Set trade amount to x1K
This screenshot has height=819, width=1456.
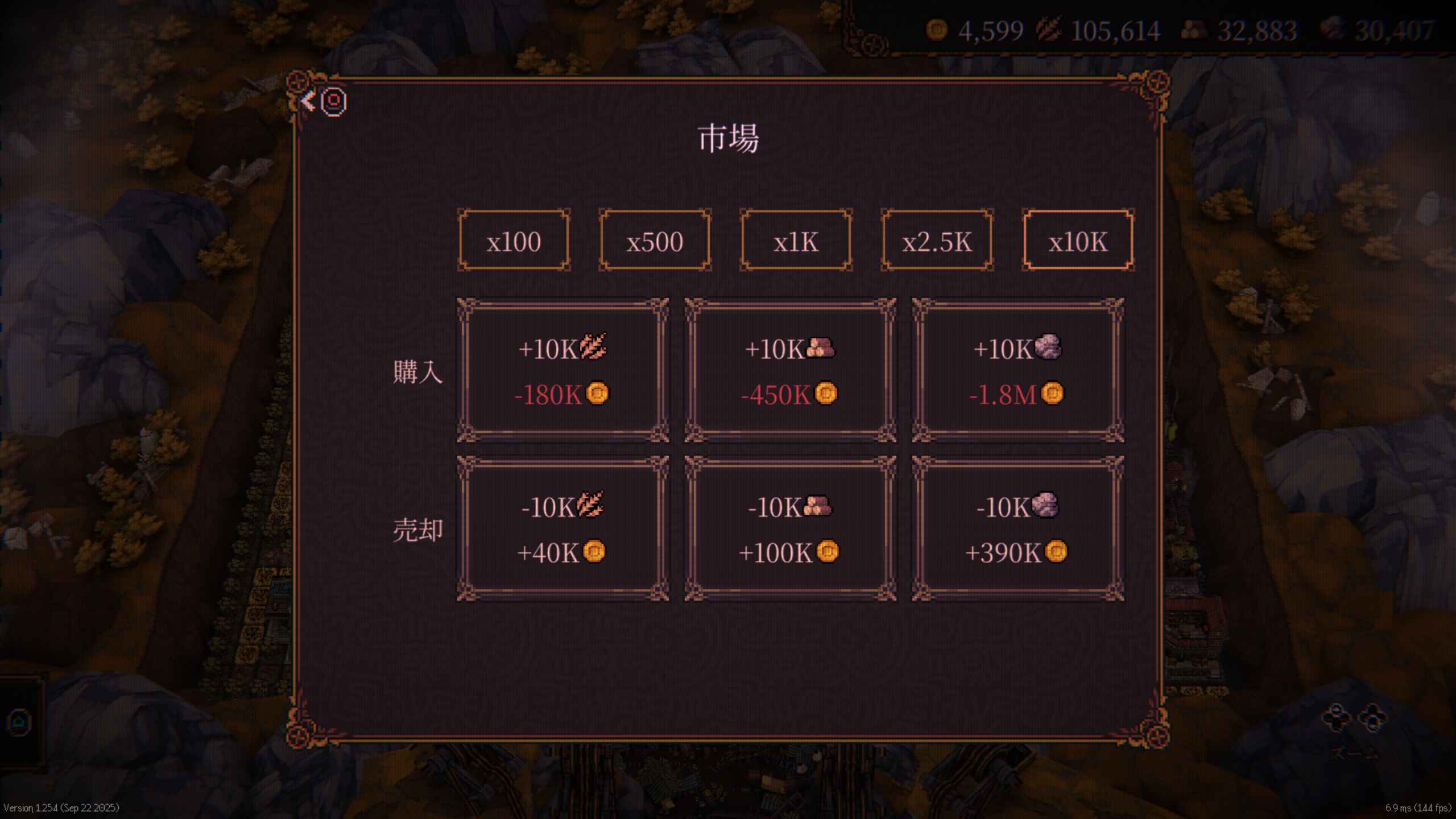pos(796,241)
